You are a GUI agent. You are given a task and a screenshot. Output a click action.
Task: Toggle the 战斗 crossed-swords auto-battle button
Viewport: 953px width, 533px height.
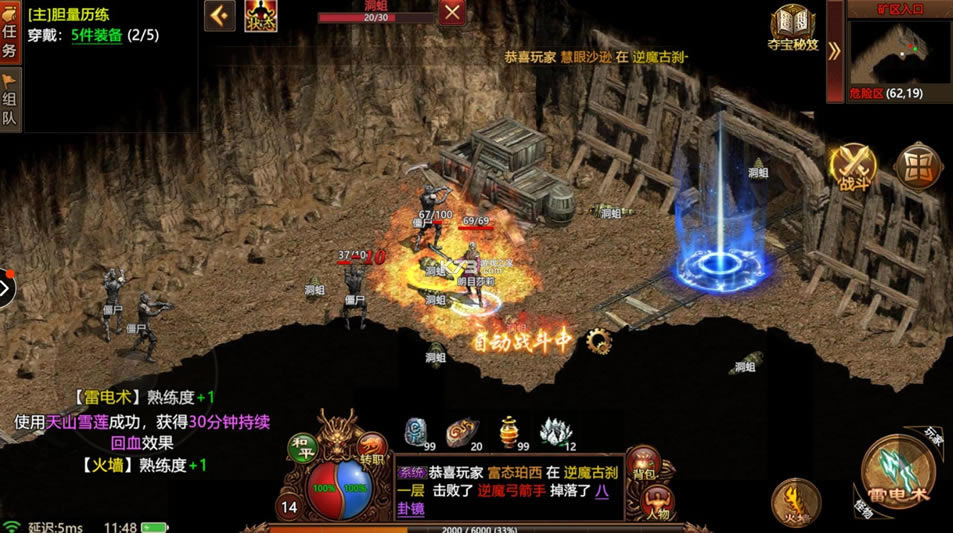point(855,166)
